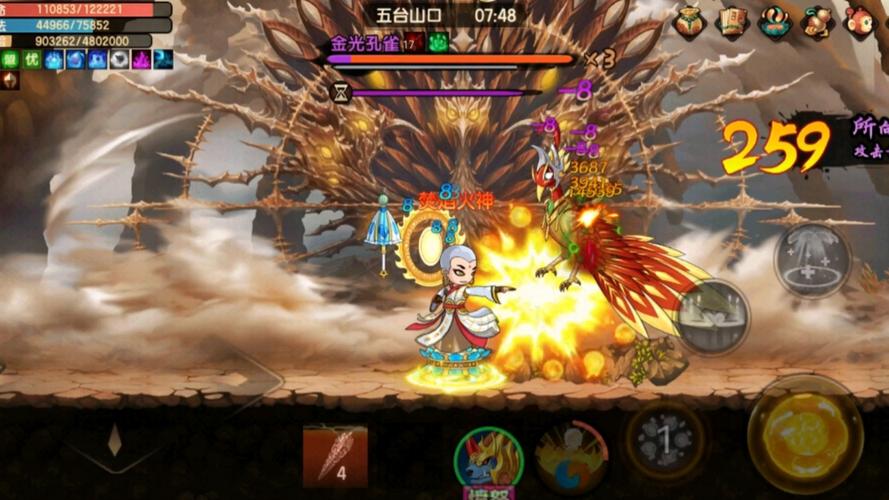Tap the teal flame cauldron icon
Image resolution: width=889 pixels, height=500 pixels.
click(x=775, y=22)
